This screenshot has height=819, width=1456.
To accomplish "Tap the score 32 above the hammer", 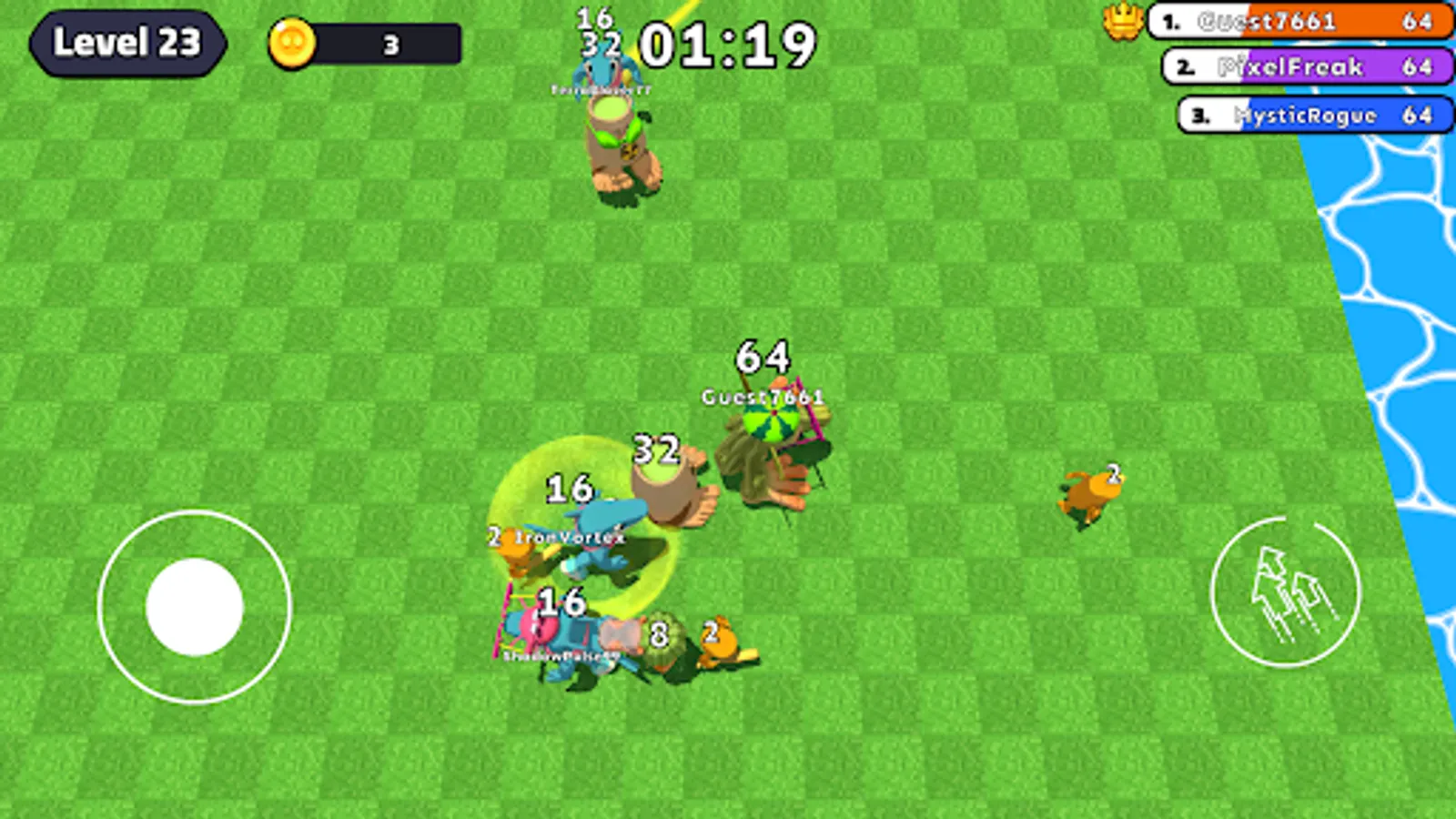I will point(657,448).
